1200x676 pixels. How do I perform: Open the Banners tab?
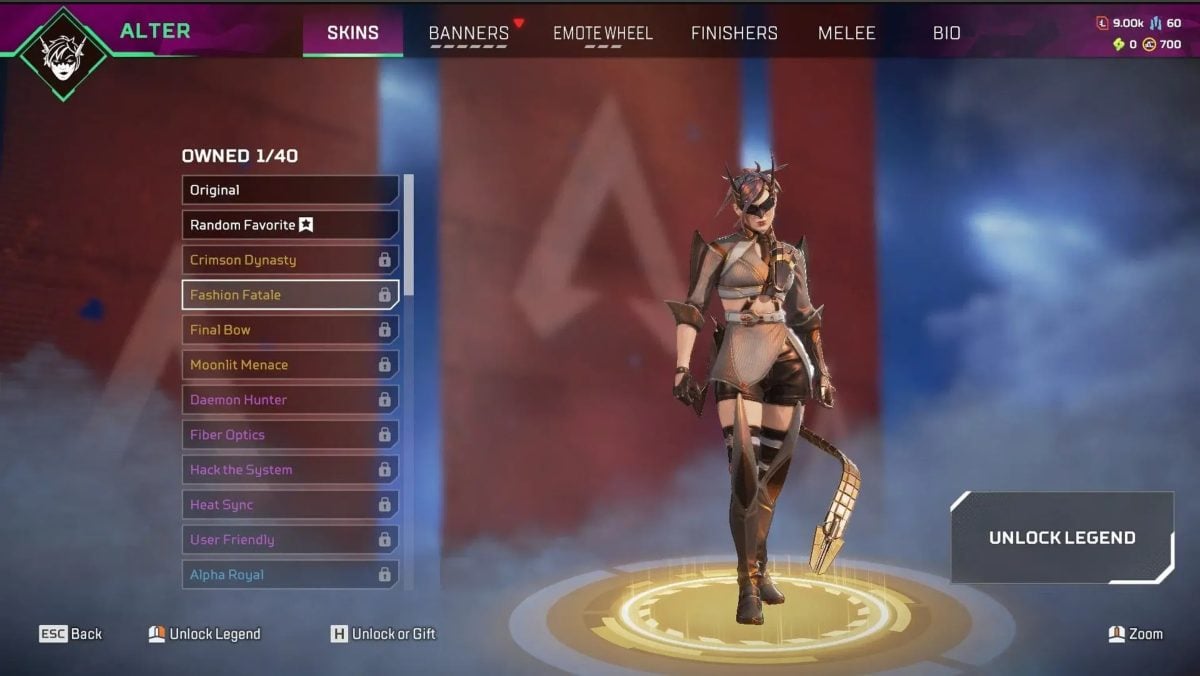pyautogui.click(x=468, y=33)
